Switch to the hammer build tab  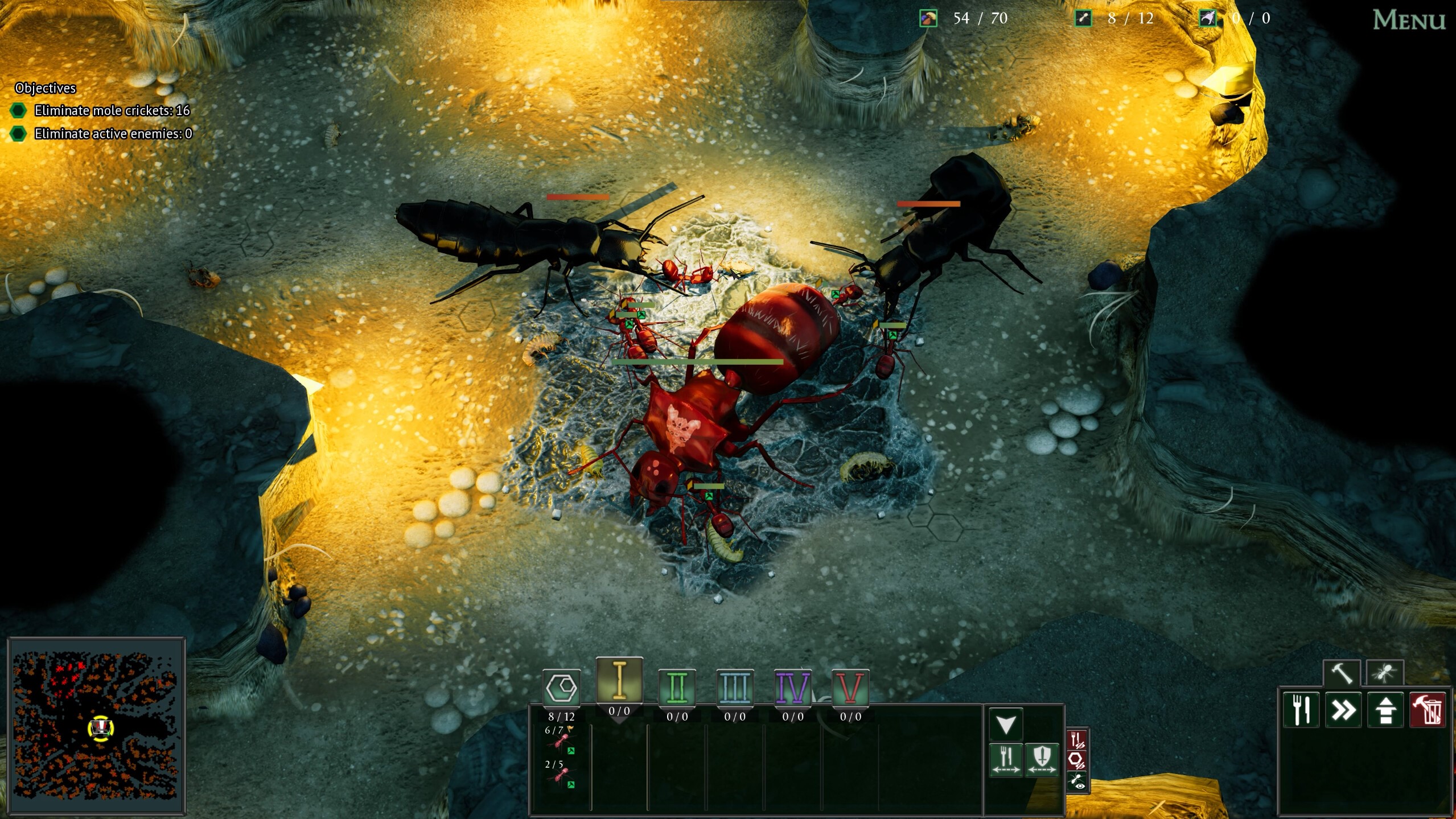pyautogui.click(x=1342, y=673)
